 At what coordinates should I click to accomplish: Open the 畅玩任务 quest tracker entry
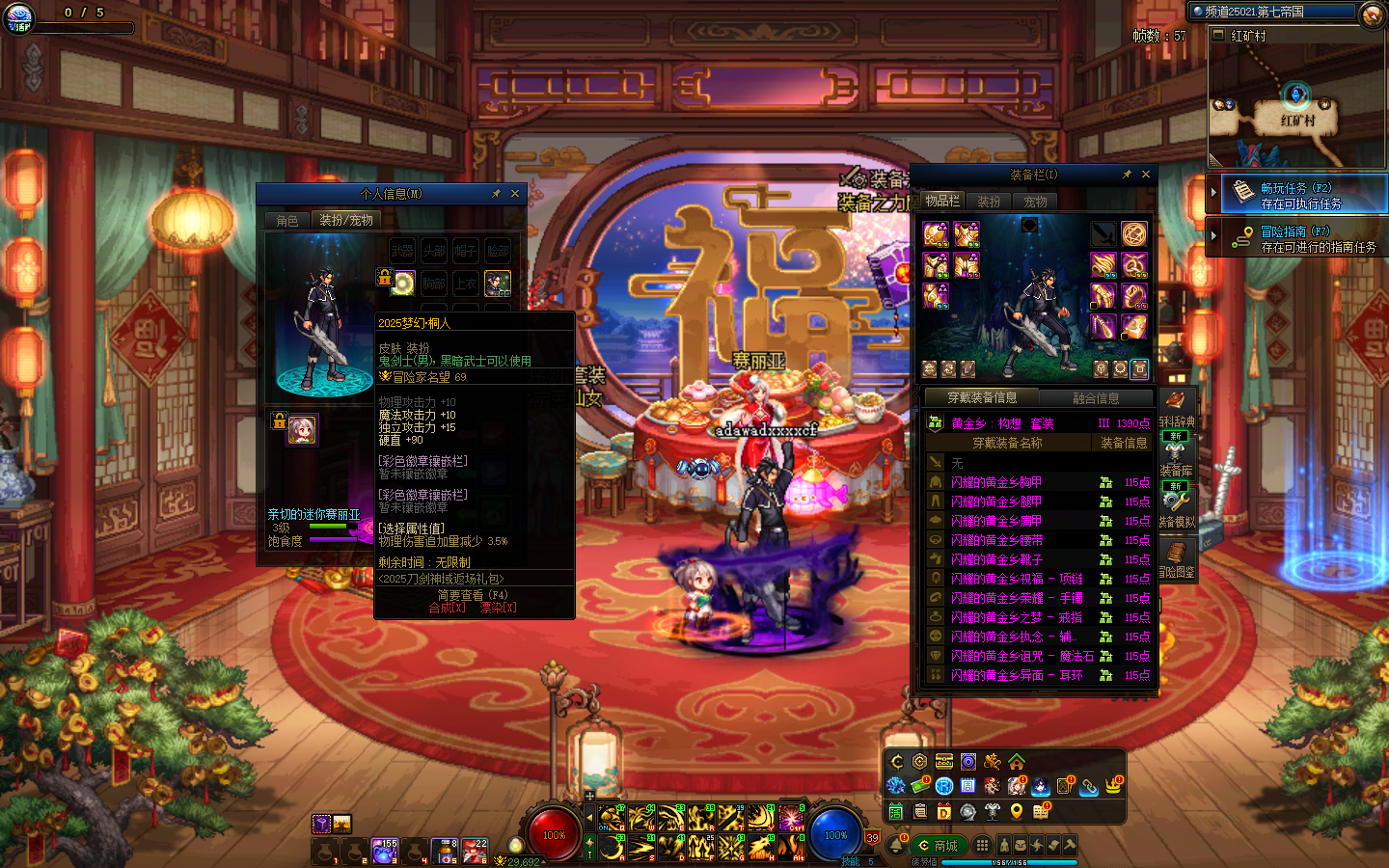1299,196
